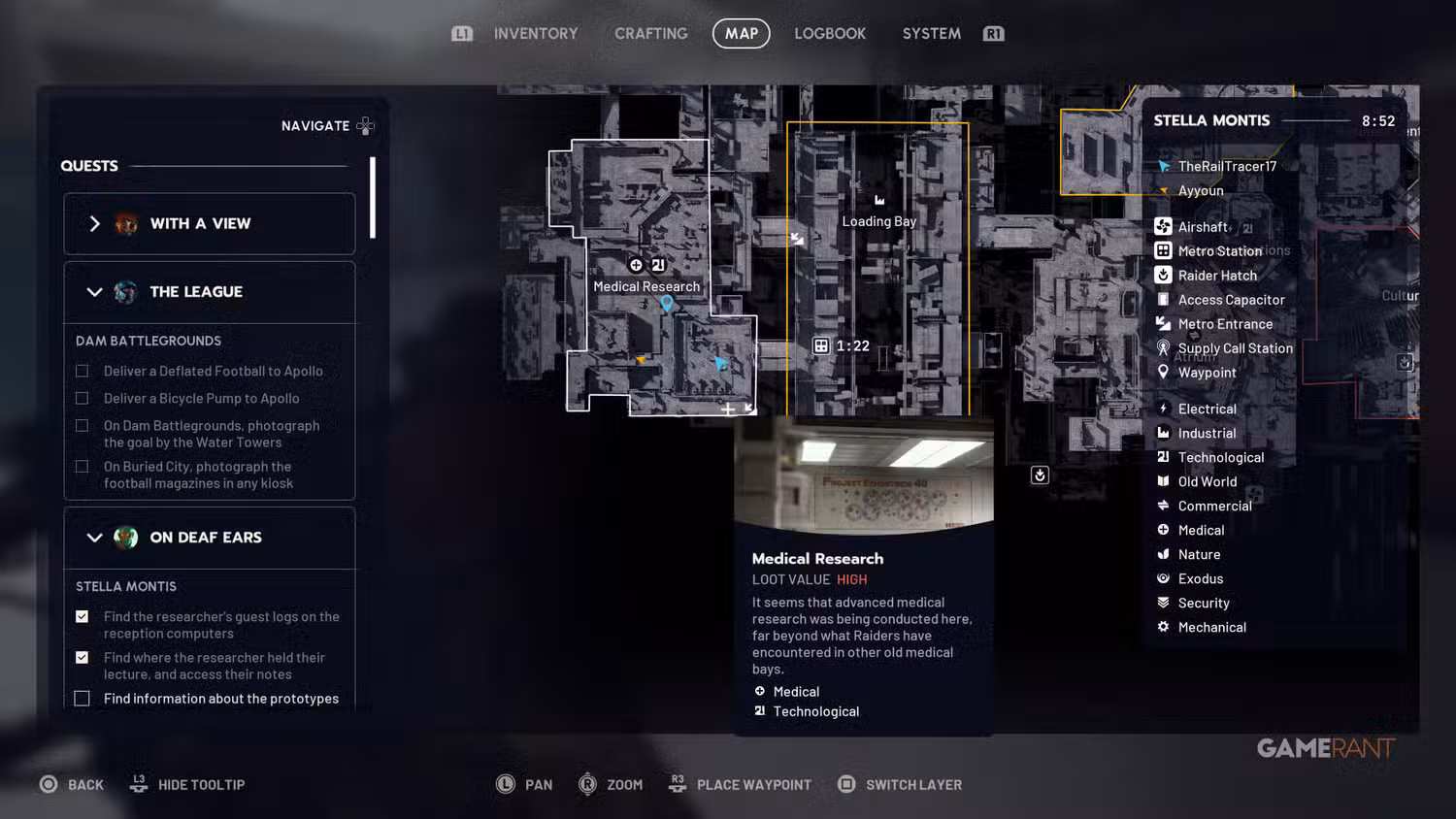
Task: Check Find information about the prototypes
Action: point(82,698)
